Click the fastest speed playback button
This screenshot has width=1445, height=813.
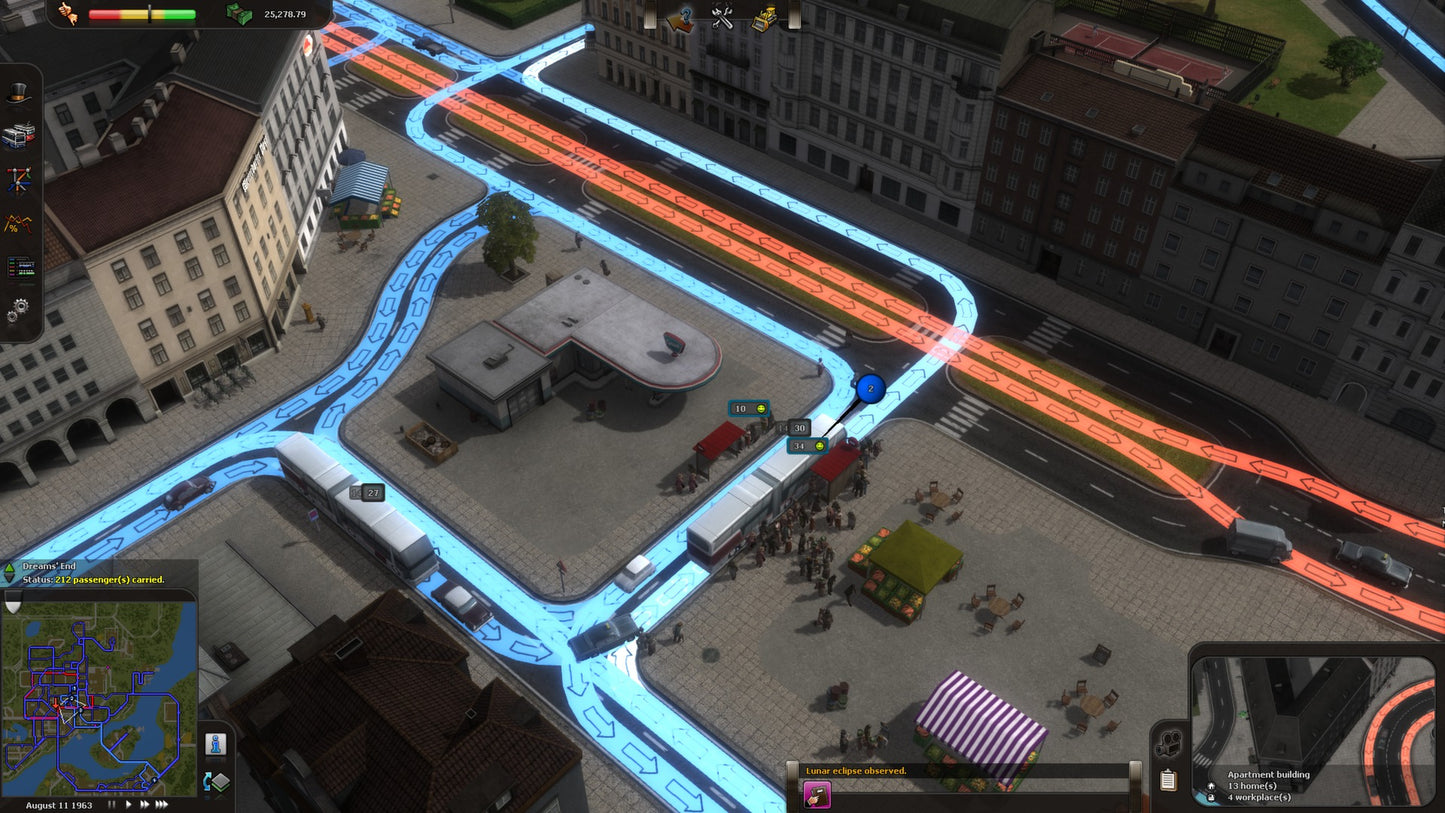(161, 804)
